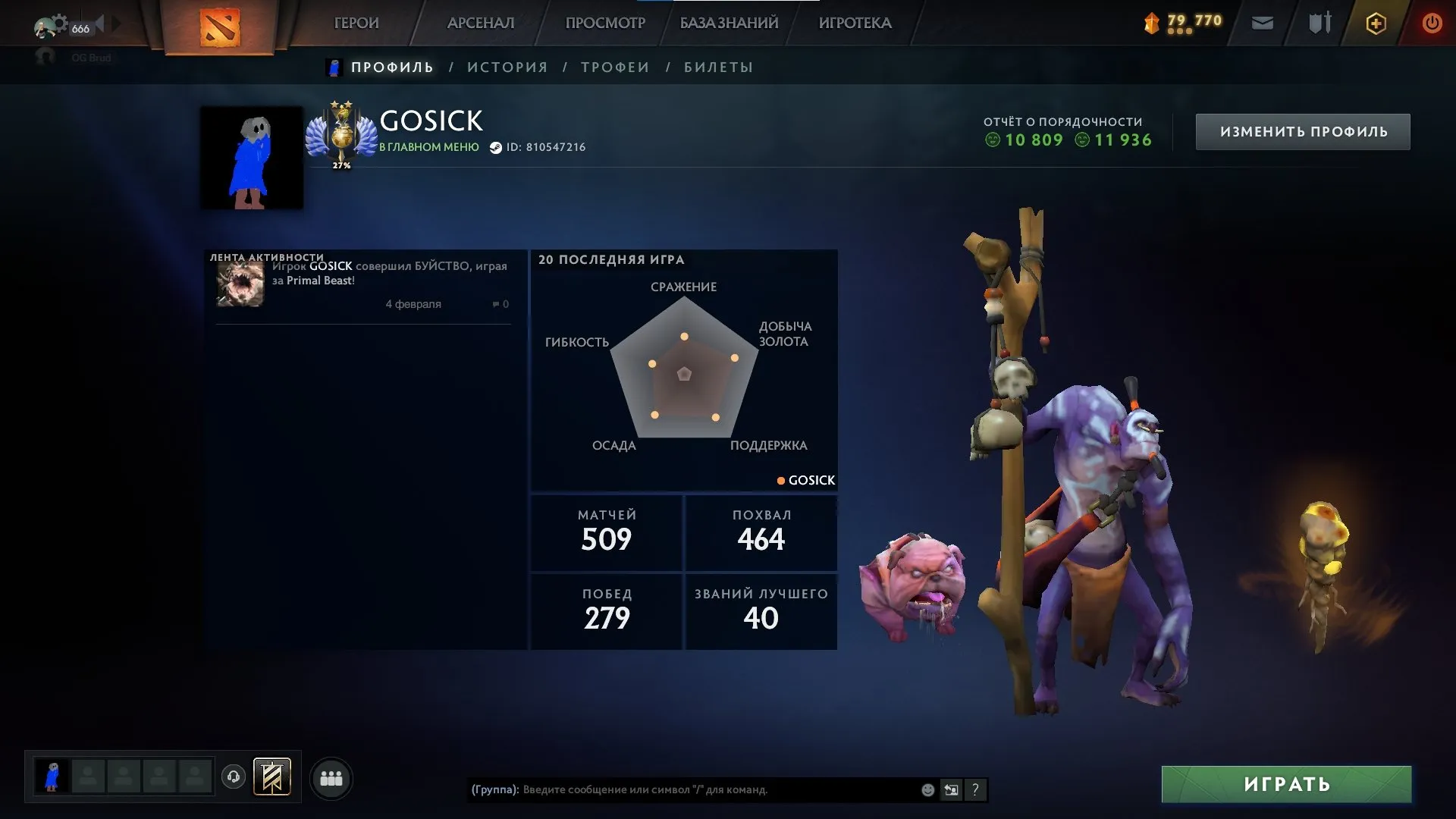
Task: Open the mail notifications icon
Action: [1262, 23]
